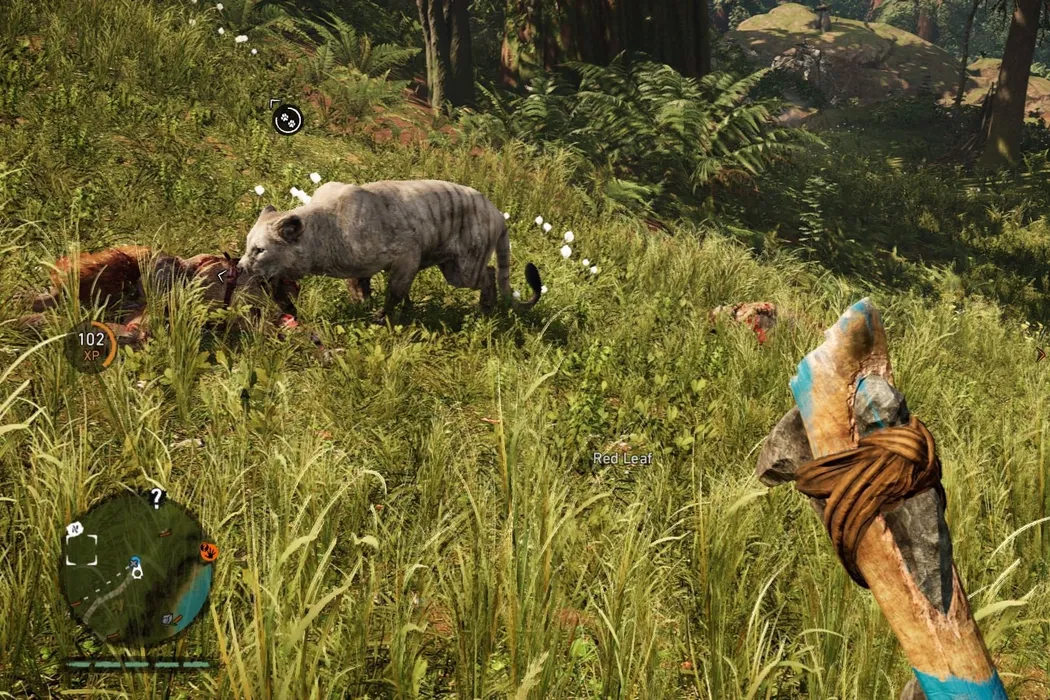The width and height of the screenshot is (1050, 700).
Task: Select the paw prints beast icon
Action: coord(288,120)
